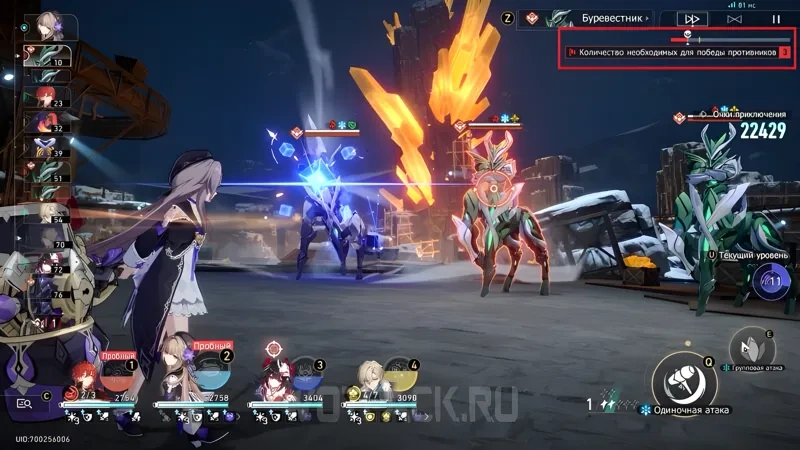Image resolution: width=800 pixels, height=450 pixels.
Task: Toggle auto-battle mode
Action: coord(734,18)
